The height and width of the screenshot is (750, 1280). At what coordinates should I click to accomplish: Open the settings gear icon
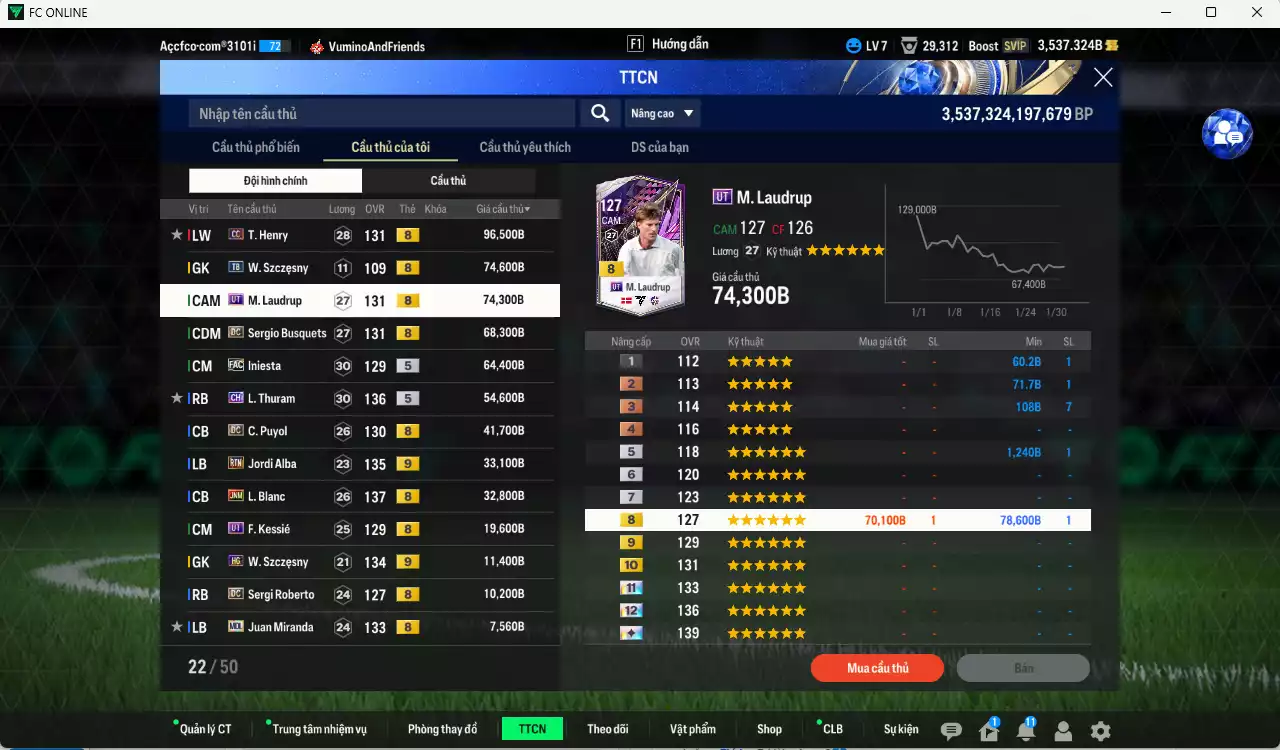(x=1100, y=729)
